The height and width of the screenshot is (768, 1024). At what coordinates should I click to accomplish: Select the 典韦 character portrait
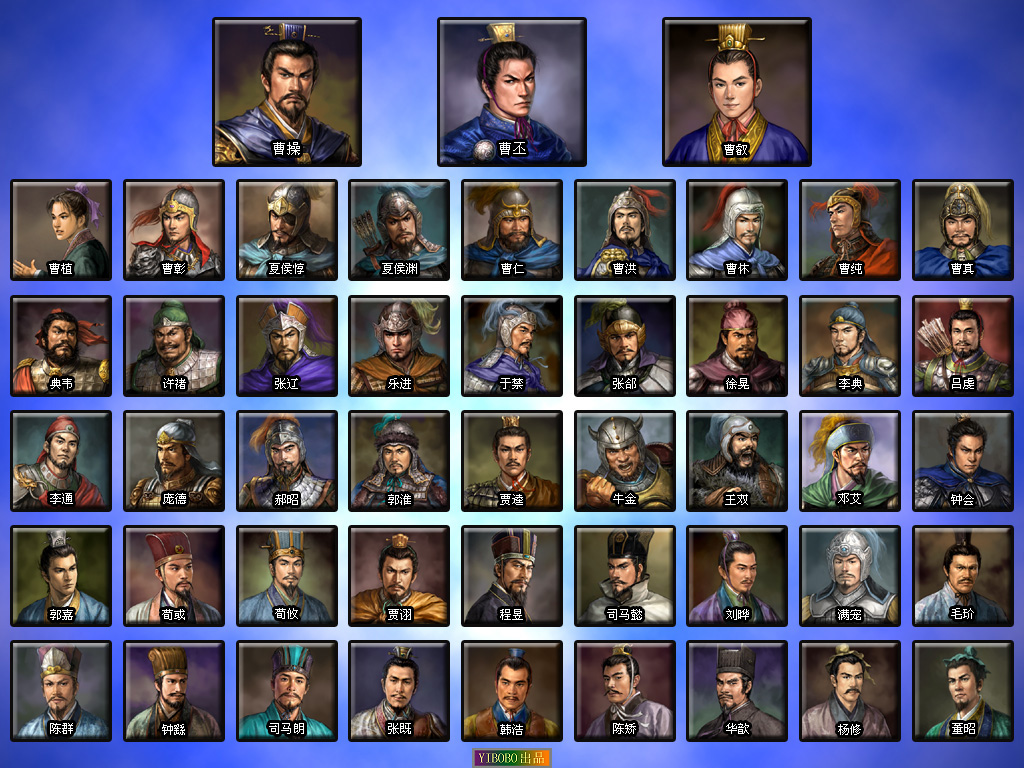pos(61,345)
